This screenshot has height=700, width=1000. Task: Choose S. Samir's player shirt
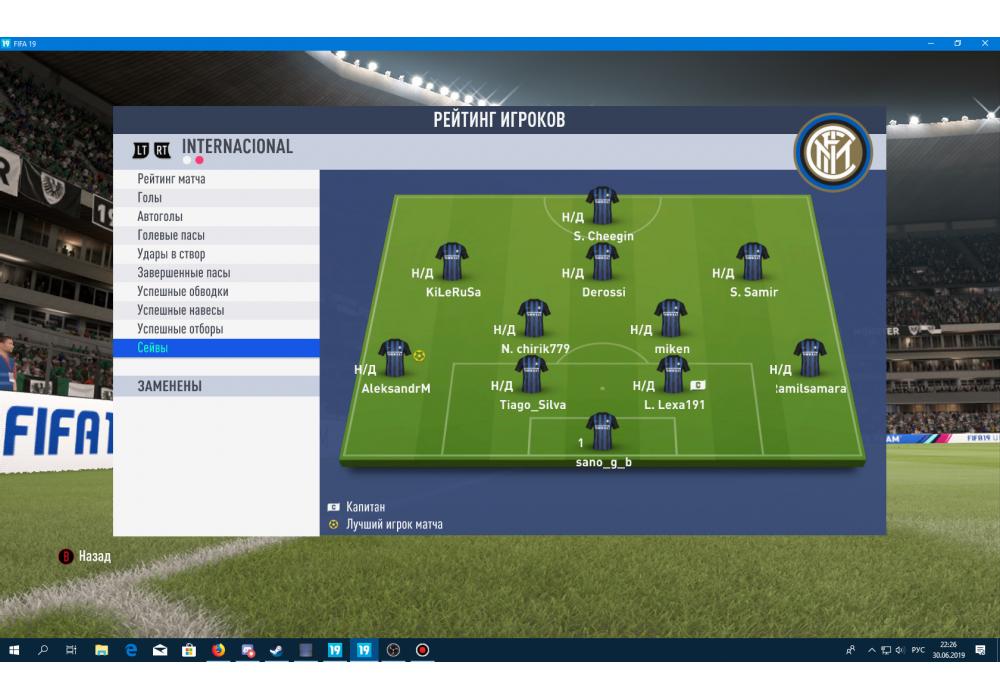[x=752, y=262]
